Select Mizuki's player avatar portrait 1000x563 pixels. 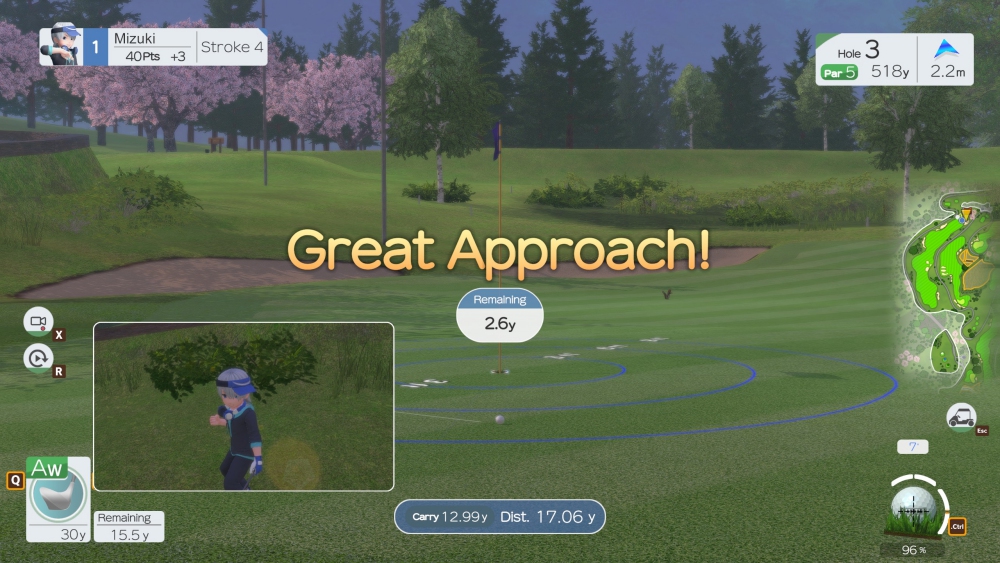click(60, 46)
